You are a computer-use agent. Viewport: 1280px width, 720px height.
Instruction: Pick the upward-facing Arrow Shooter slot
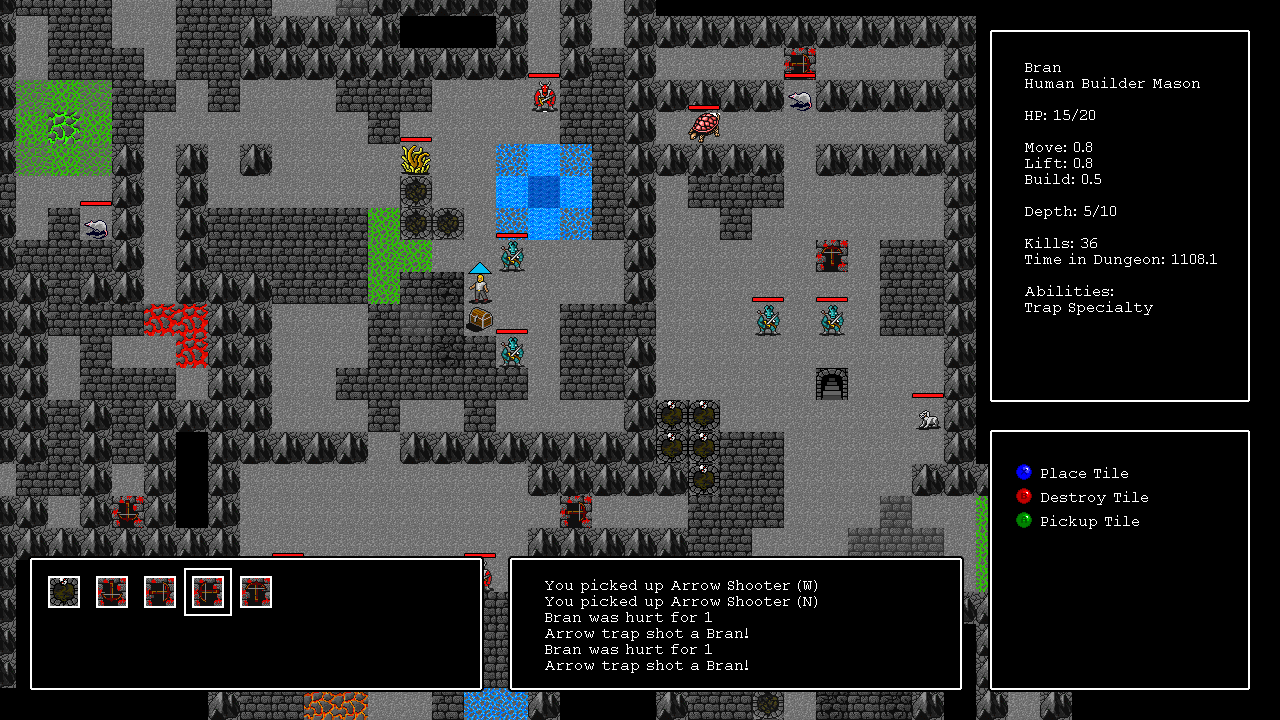coord(256,592)
